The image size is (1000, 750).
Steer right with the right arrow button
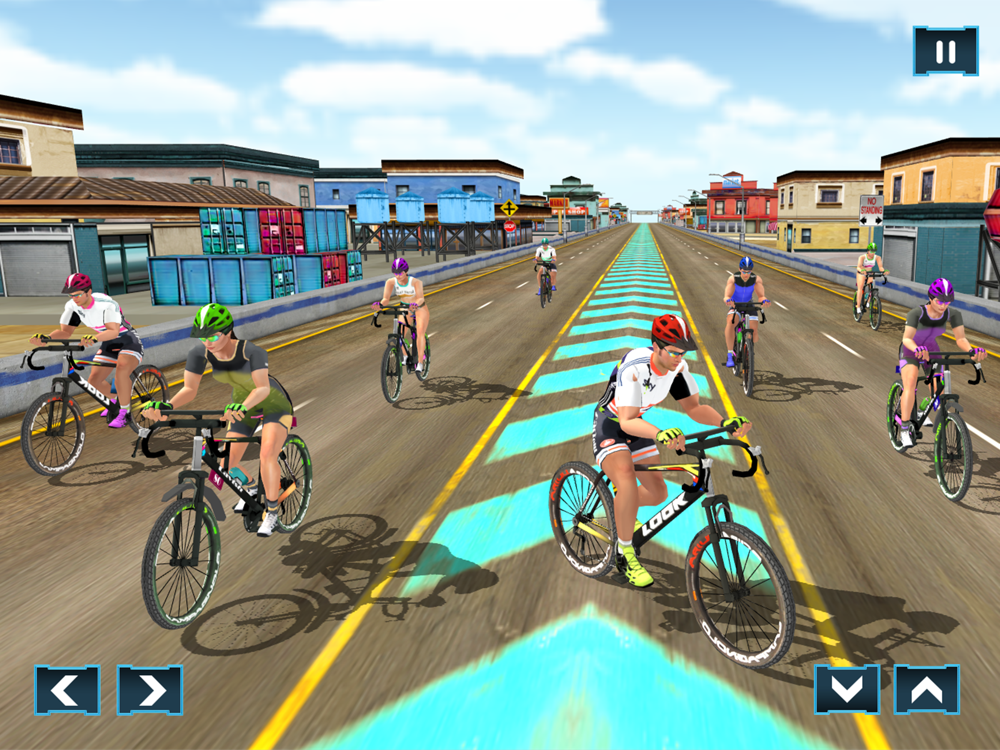click(150, 690)
